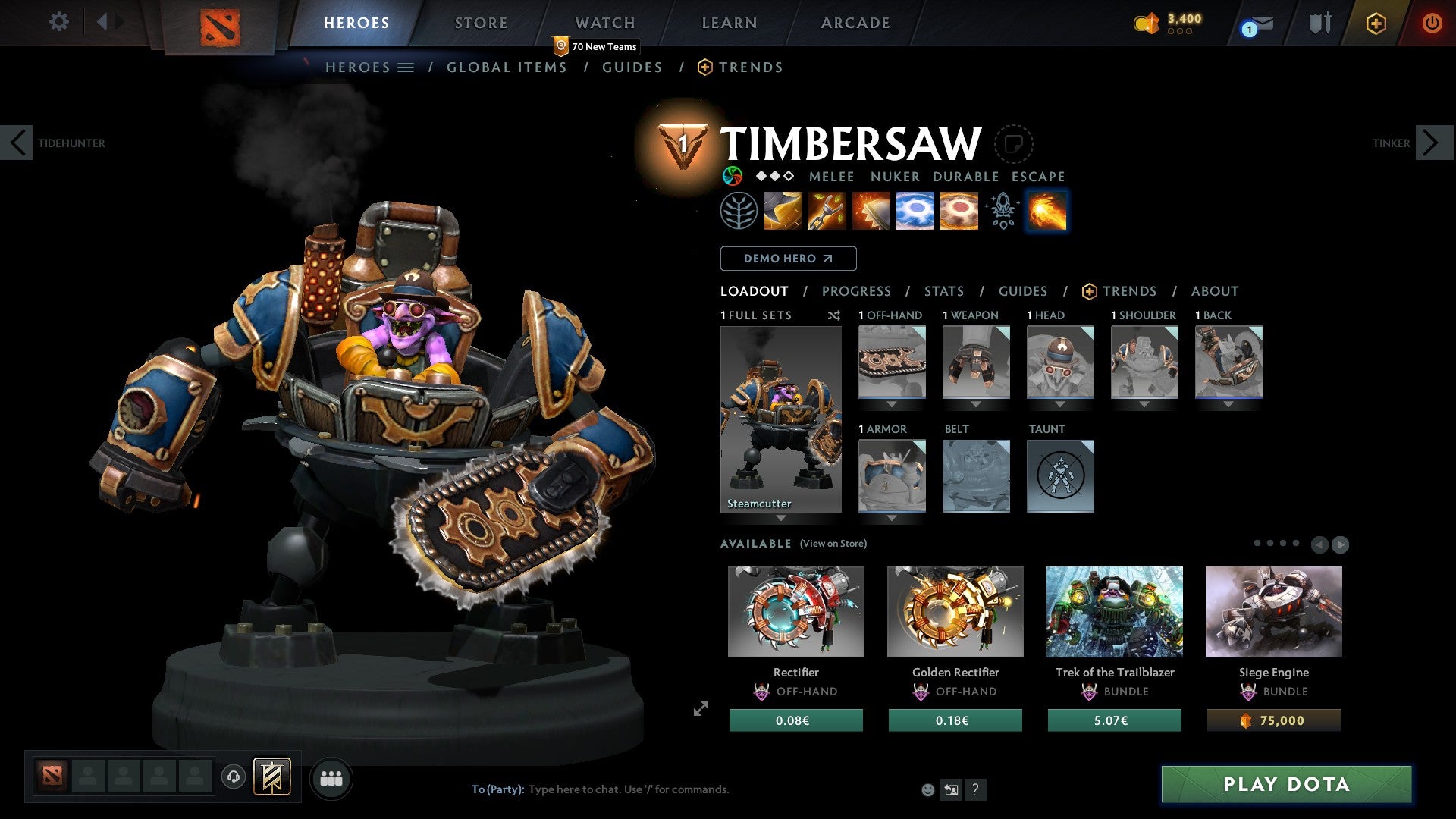1456x819 pixels.
Task: Open the Whirling Death ability icon
Action: tap(782, 211)
